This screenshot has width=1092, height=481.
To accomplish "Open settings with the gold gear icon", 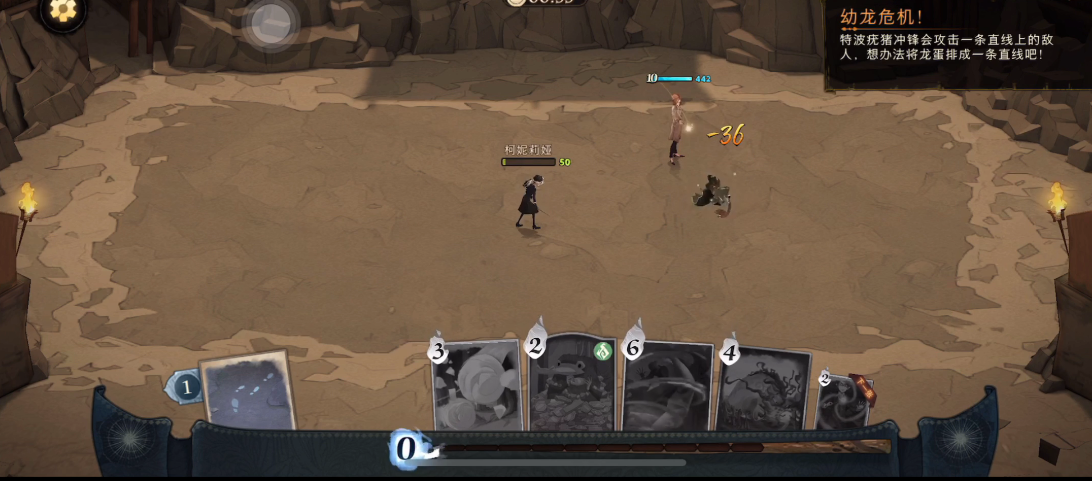I will (x=62, y=11).
